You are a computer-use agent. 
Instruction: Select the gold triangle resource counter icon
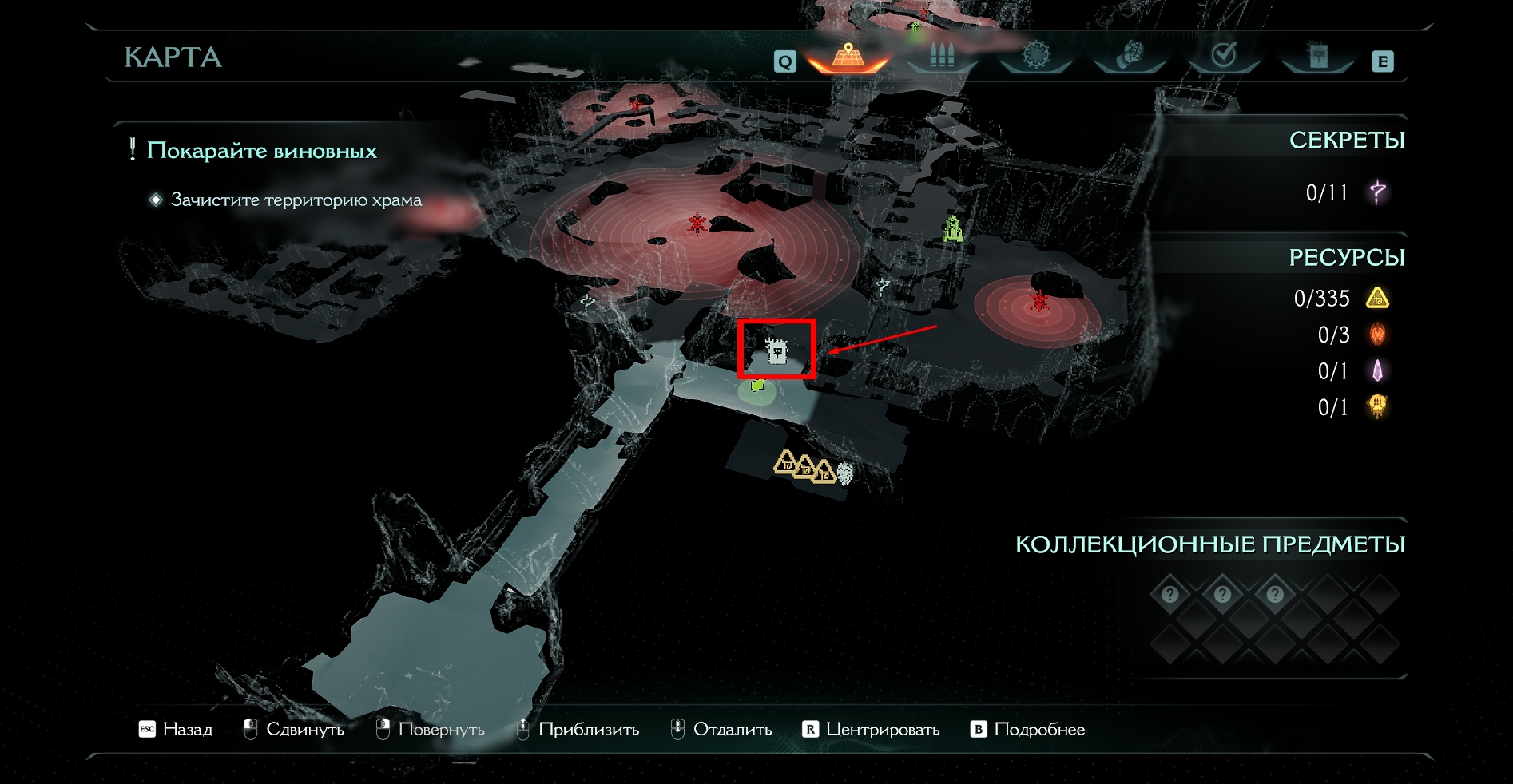pyautogui.click(x=1377, y=299)
